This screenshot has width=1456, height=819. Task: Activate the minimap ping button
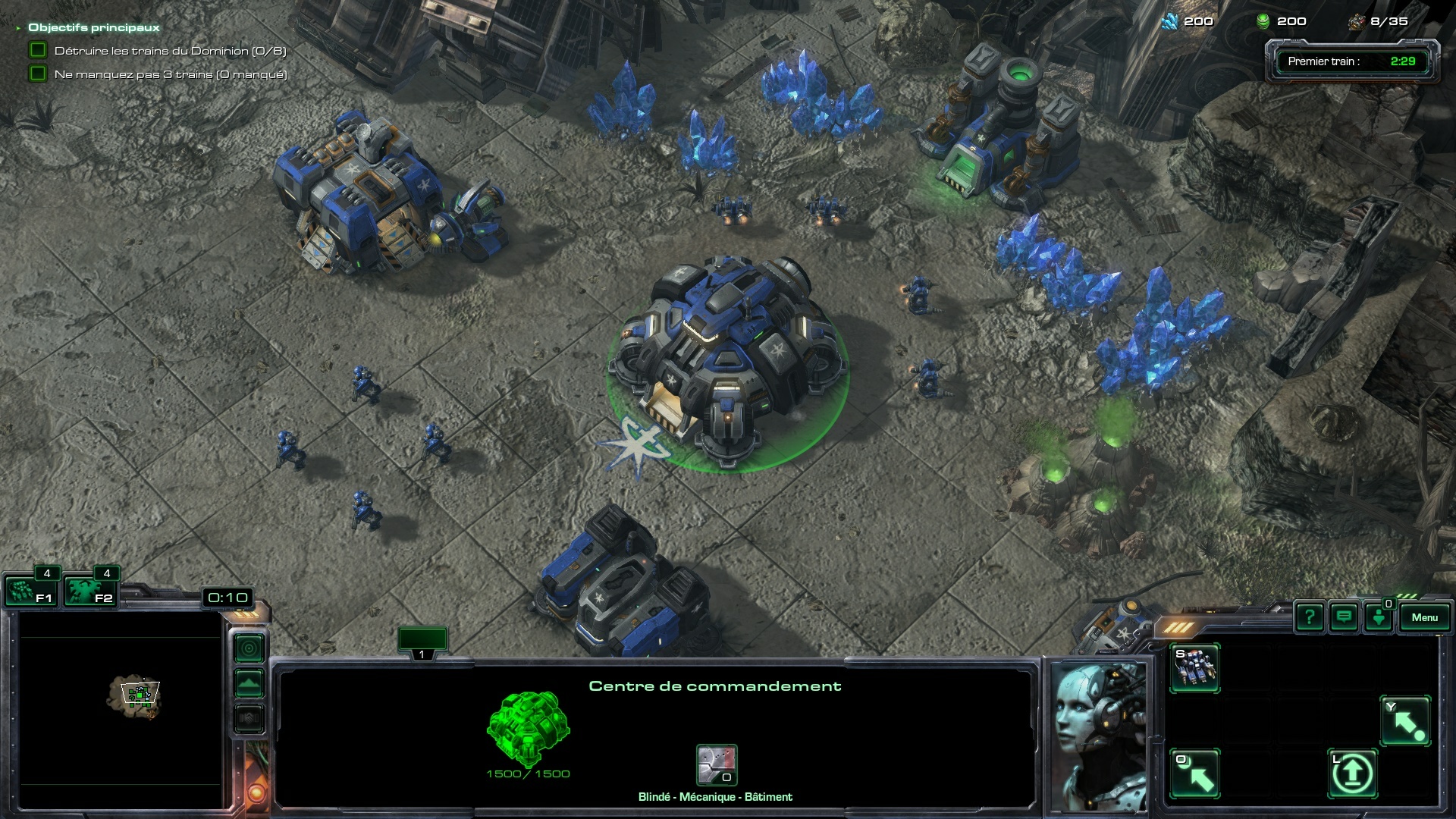[x=249, y=648]
